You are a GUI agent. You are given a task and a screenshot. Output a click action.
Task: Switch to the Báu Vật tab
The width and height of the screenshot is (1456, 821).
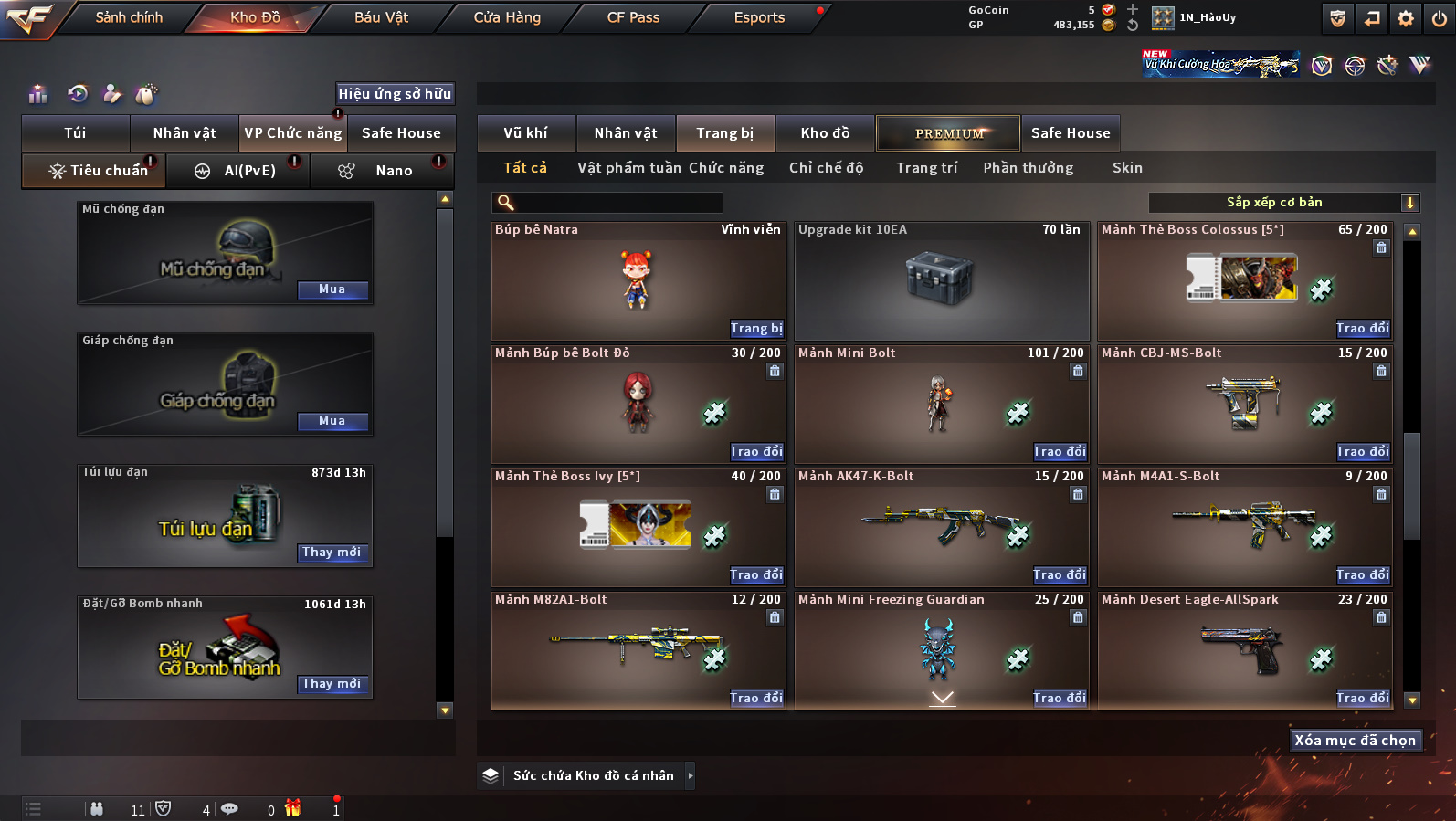pyautogui.click(x=381, y=17)
